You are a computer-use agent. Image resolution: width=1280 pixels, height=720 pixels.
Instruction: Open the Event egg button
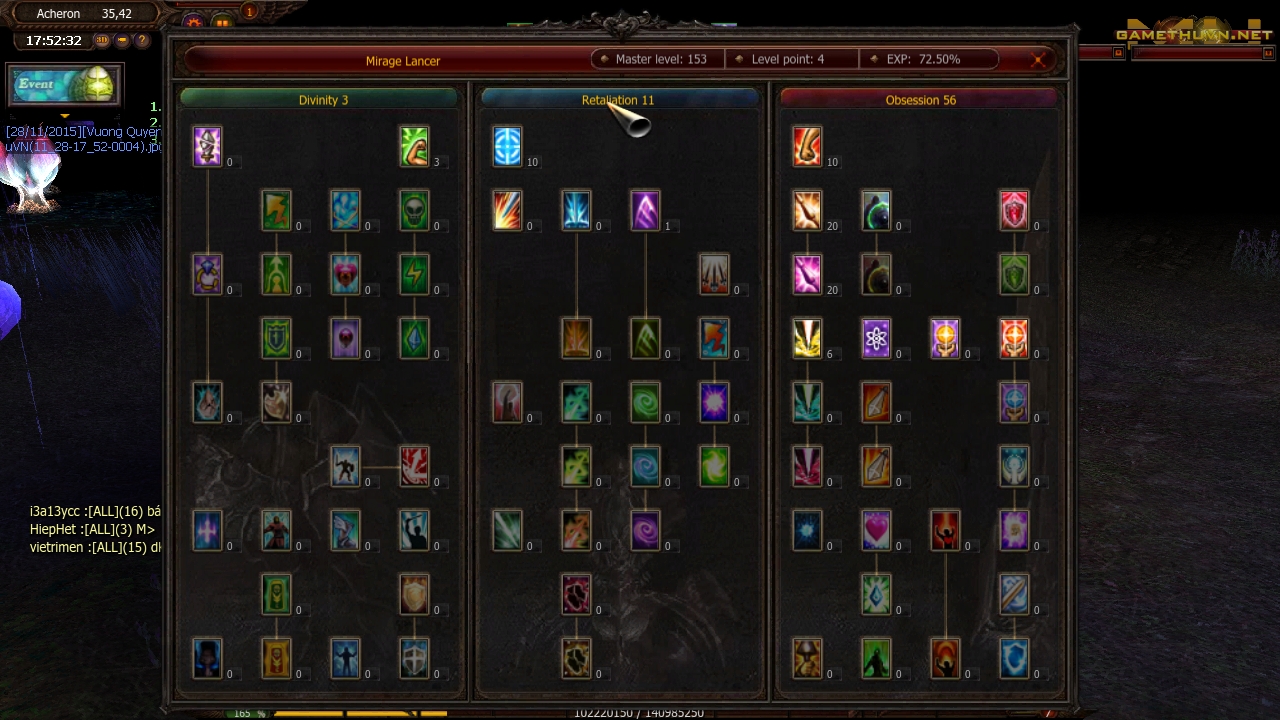click(65, 85)
